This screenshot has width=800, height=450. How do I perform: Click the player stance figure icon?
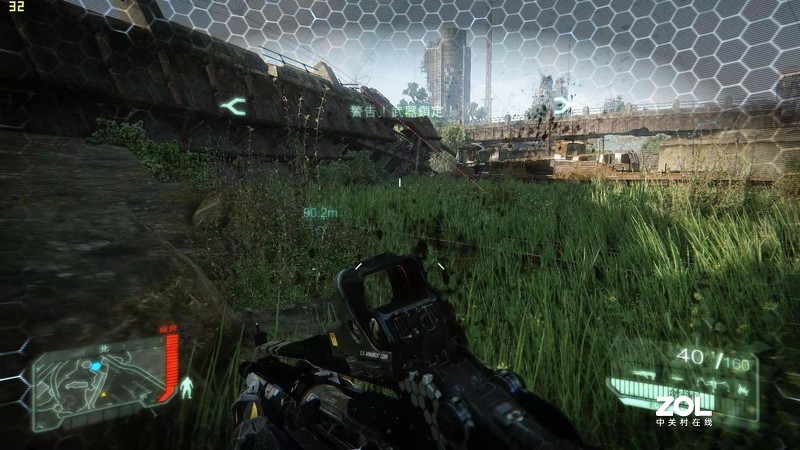(186, 386)
